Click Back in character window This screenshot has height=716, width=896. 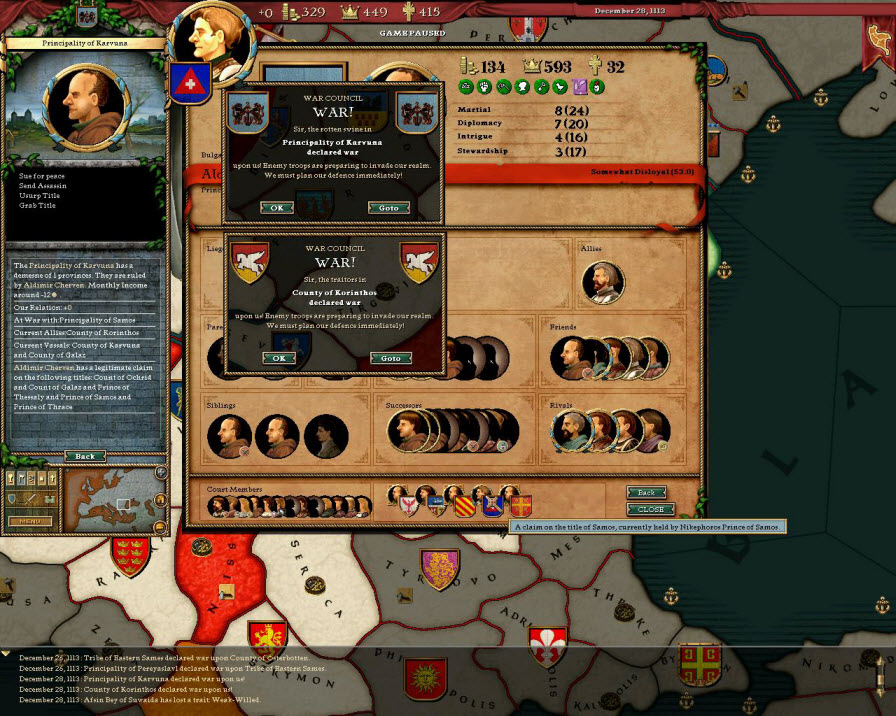[646, 493]
